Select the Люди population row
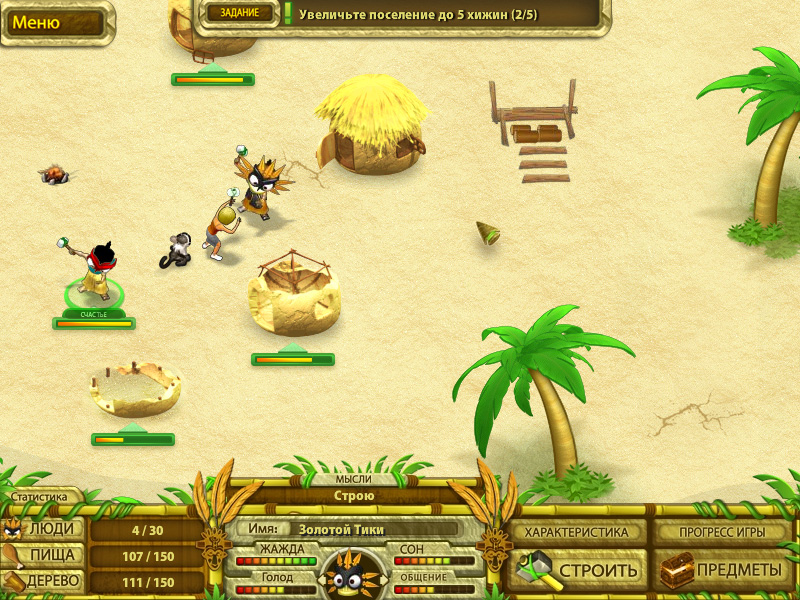Screen dimensions: 800x600 pos(45,529)
